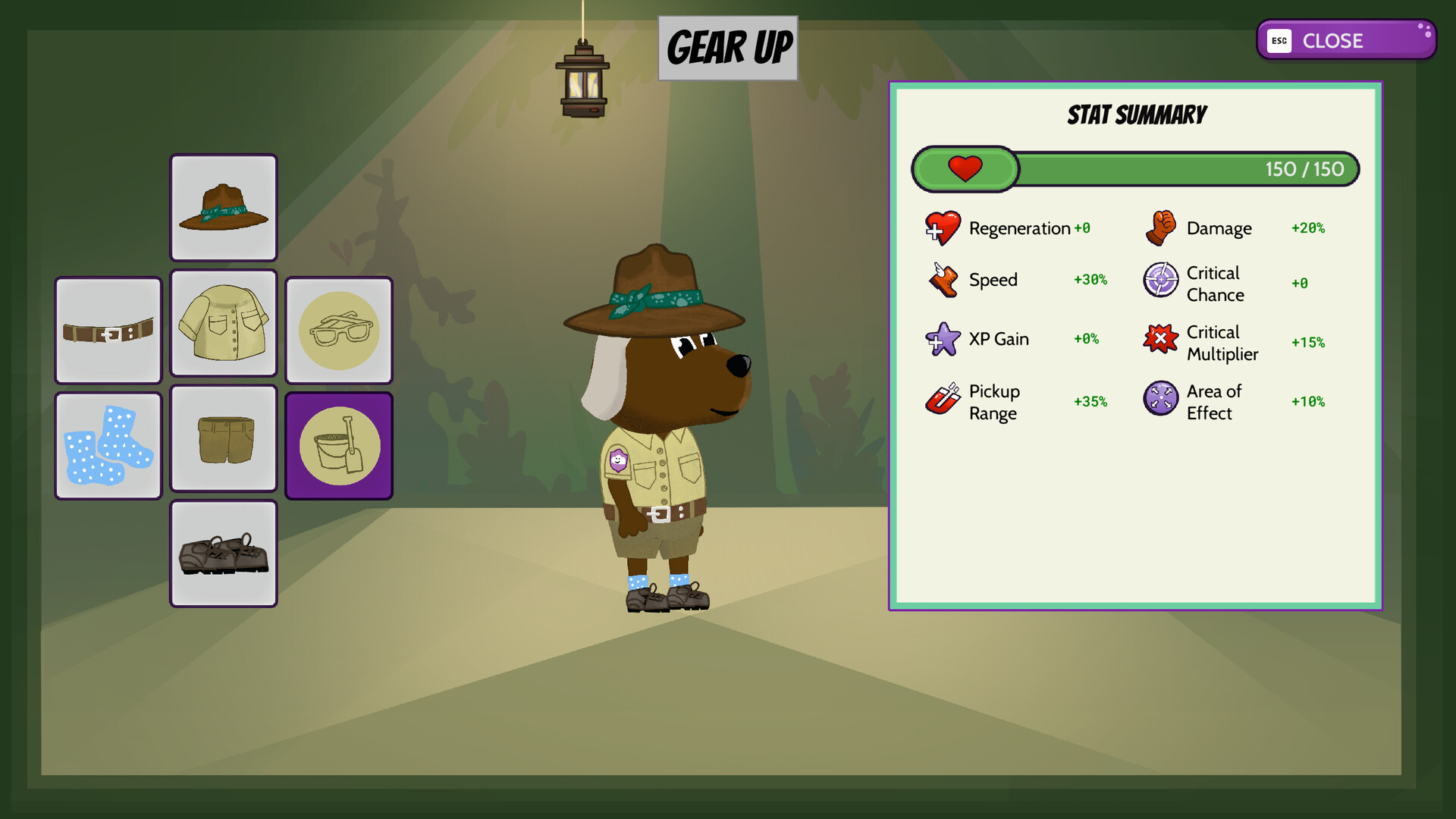Viewport: 1456px width, 819px height.
Task: Click the Critical Multiplier burst icon
Action: click(x=1159, y=340)
